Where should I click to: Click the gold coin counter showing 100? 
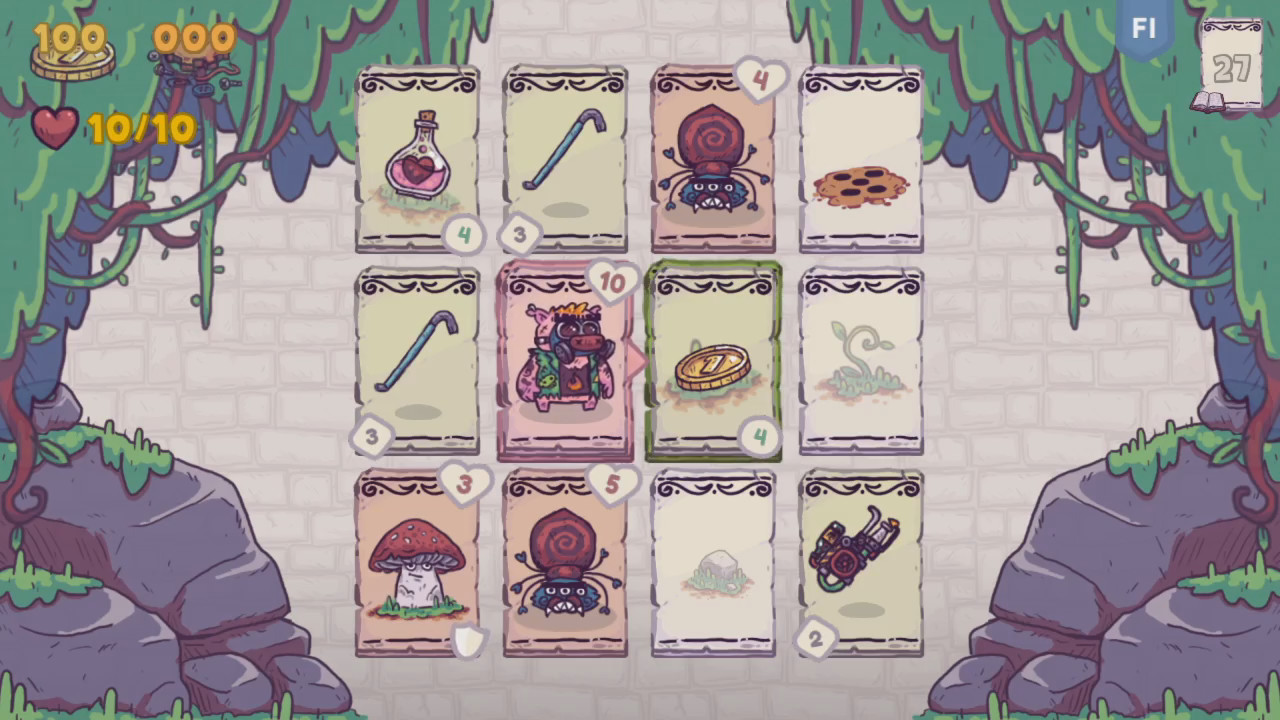70,42
